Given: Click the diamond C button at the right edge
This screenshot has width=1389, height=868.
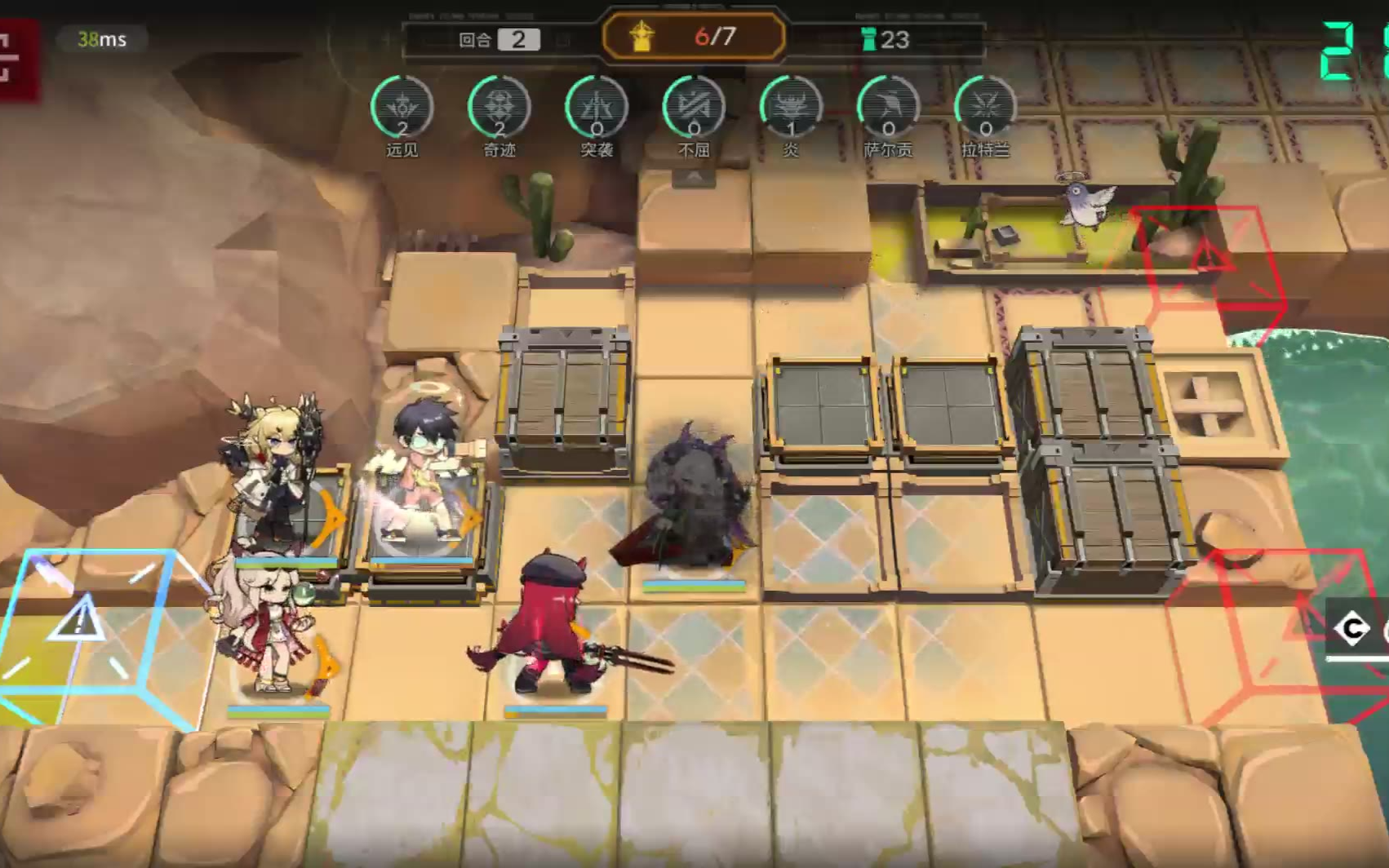Looking at the screenshot, I should (x=1353, y=629).
